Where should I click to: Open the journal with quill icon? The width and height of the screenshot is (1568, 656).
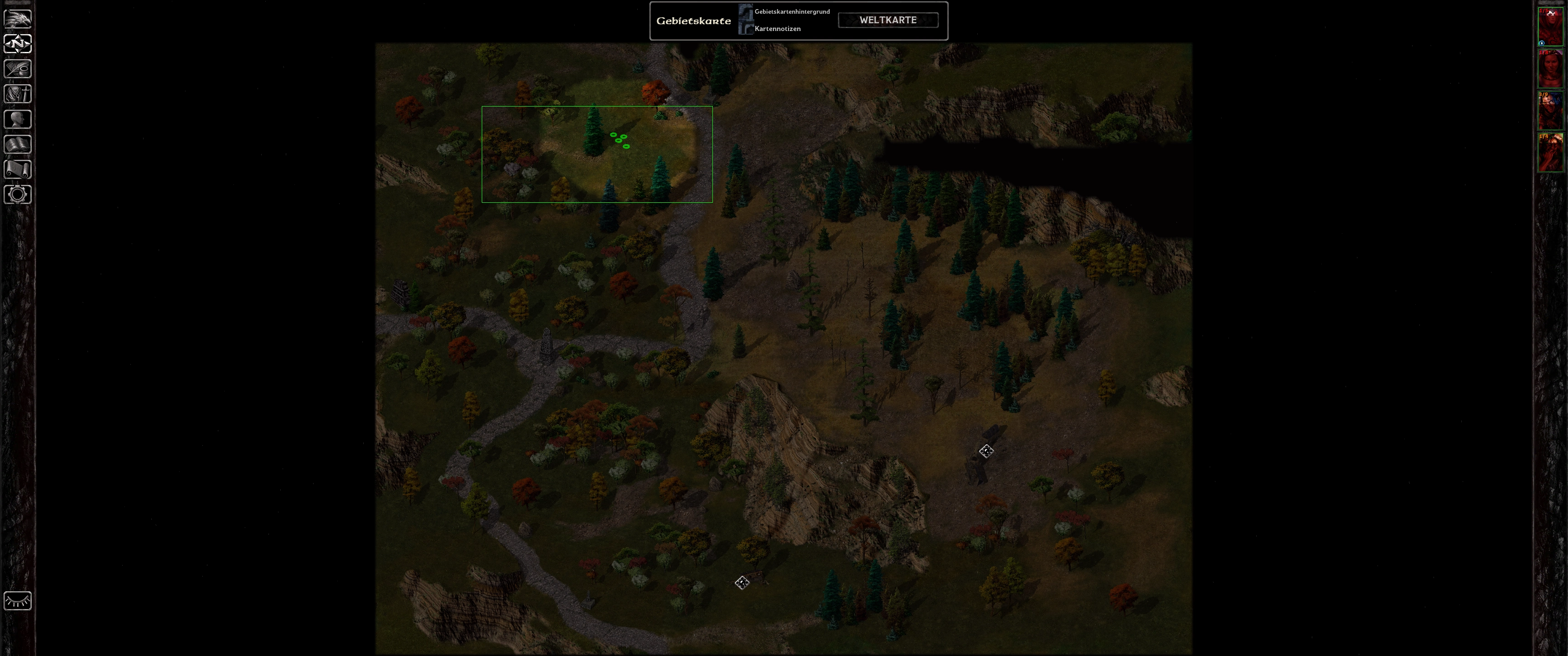click(x=18, y=69)
